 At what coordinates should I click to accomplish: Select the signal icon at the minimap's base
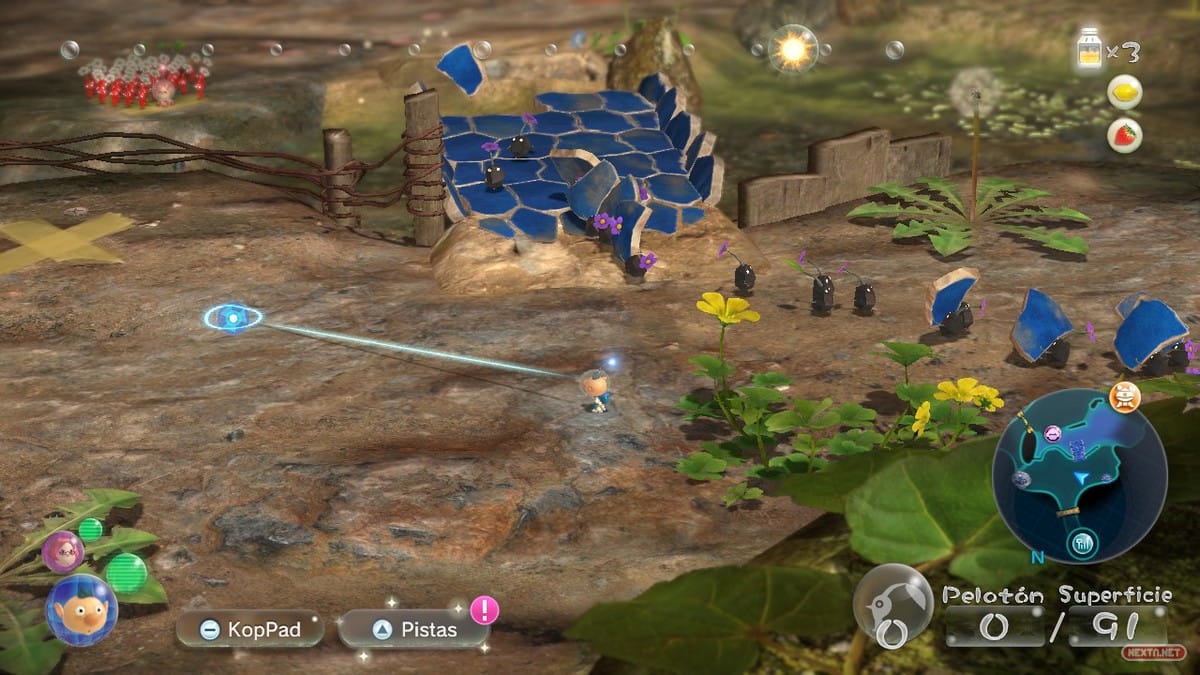(1082, 544)
